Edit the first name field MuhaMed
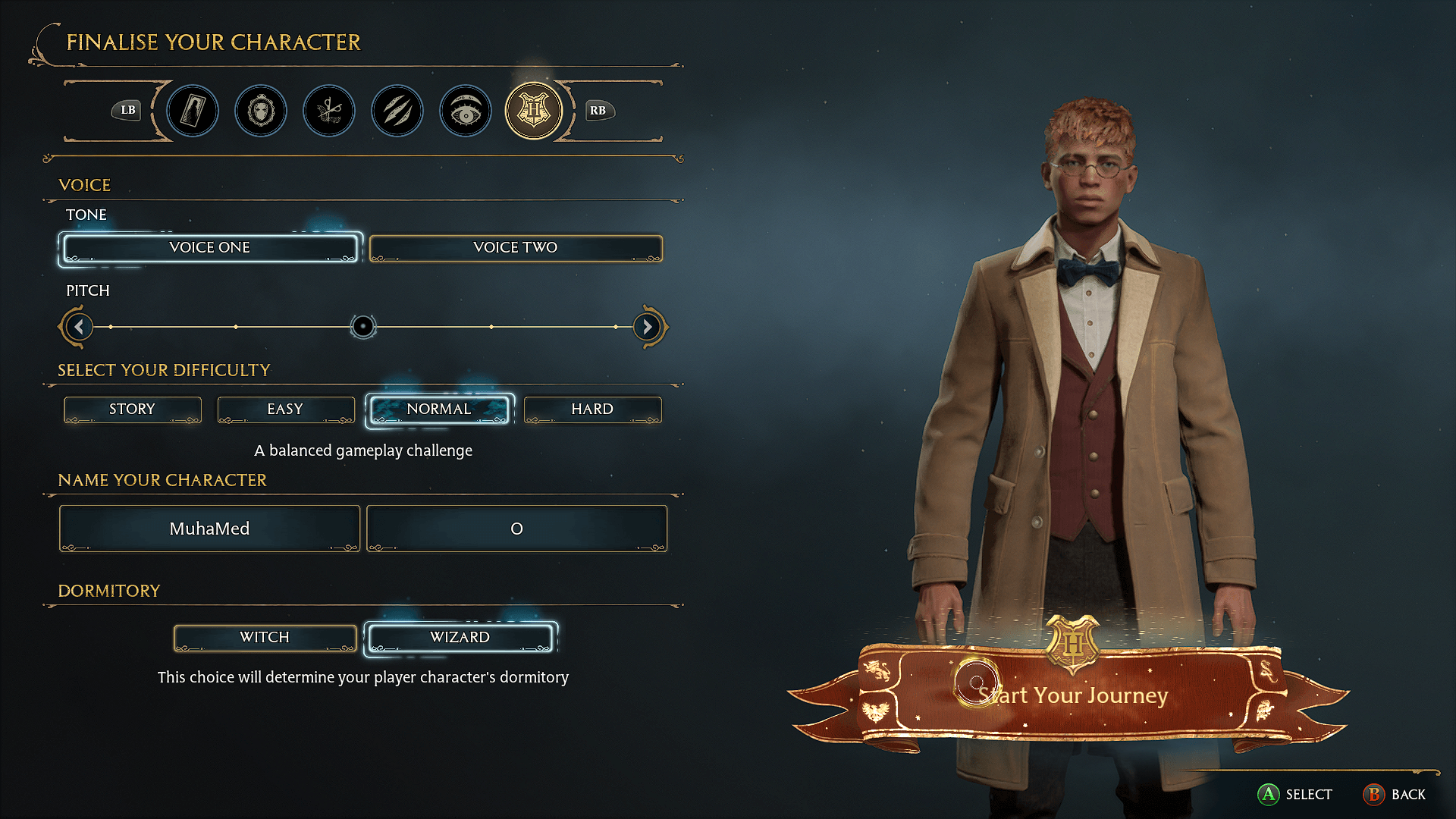Viewport: 1456px width, 819px height. click(x=209, y=529)
